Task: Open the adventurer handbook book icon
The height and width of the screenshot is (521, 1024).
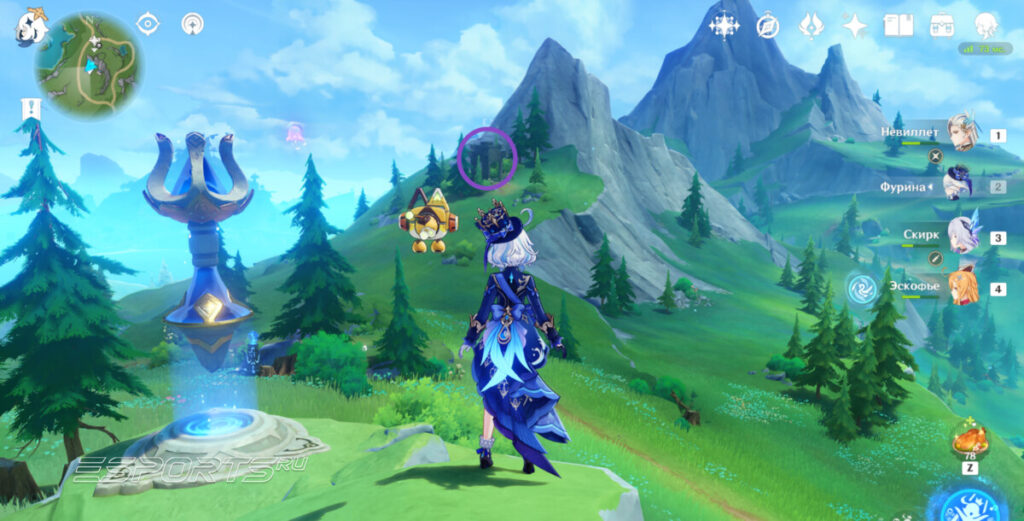Action: (x=898, y=26)
